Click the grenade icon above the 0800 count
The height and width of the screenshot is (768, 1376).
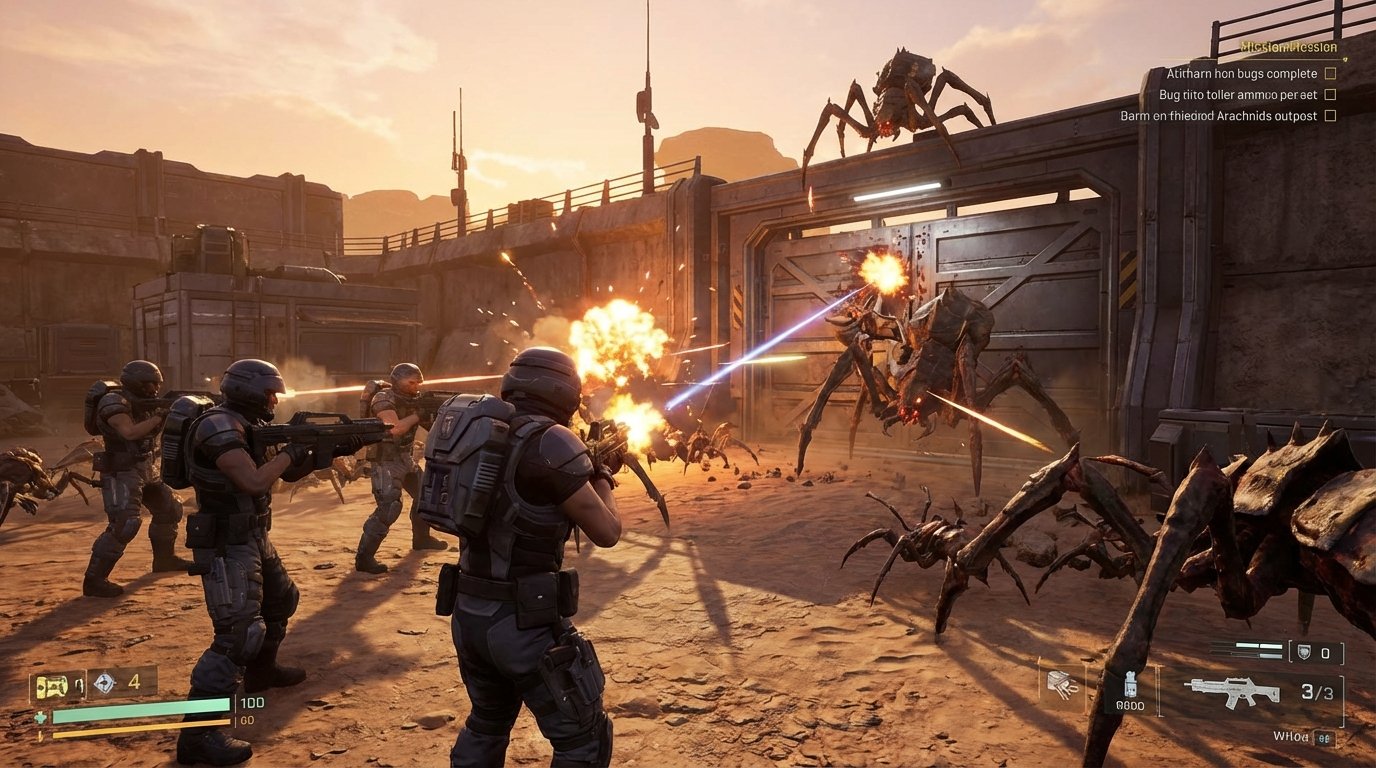(1130, 684)
